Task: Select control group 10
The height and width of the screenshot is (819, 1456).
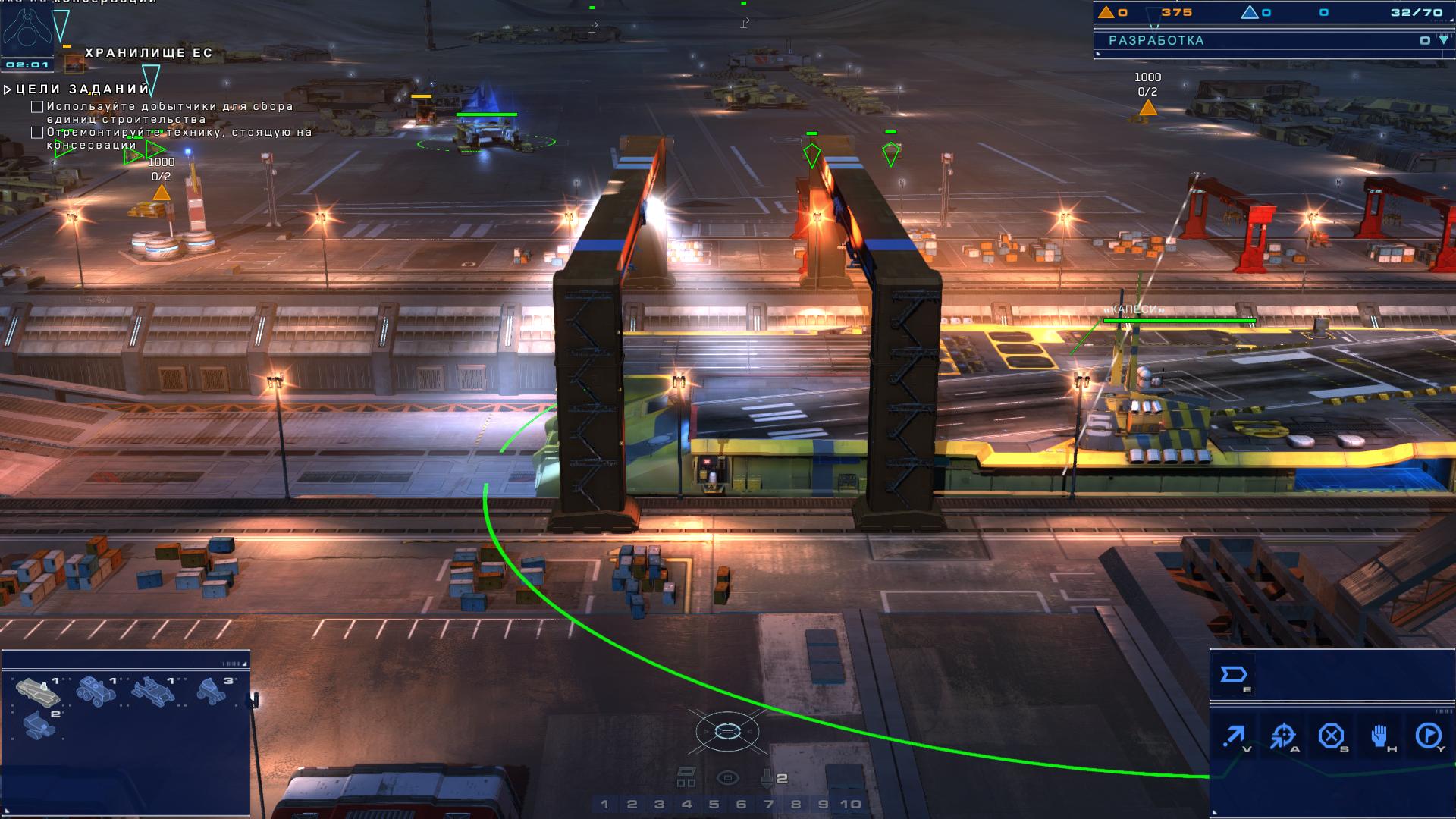Action: [x=850, y=805]
